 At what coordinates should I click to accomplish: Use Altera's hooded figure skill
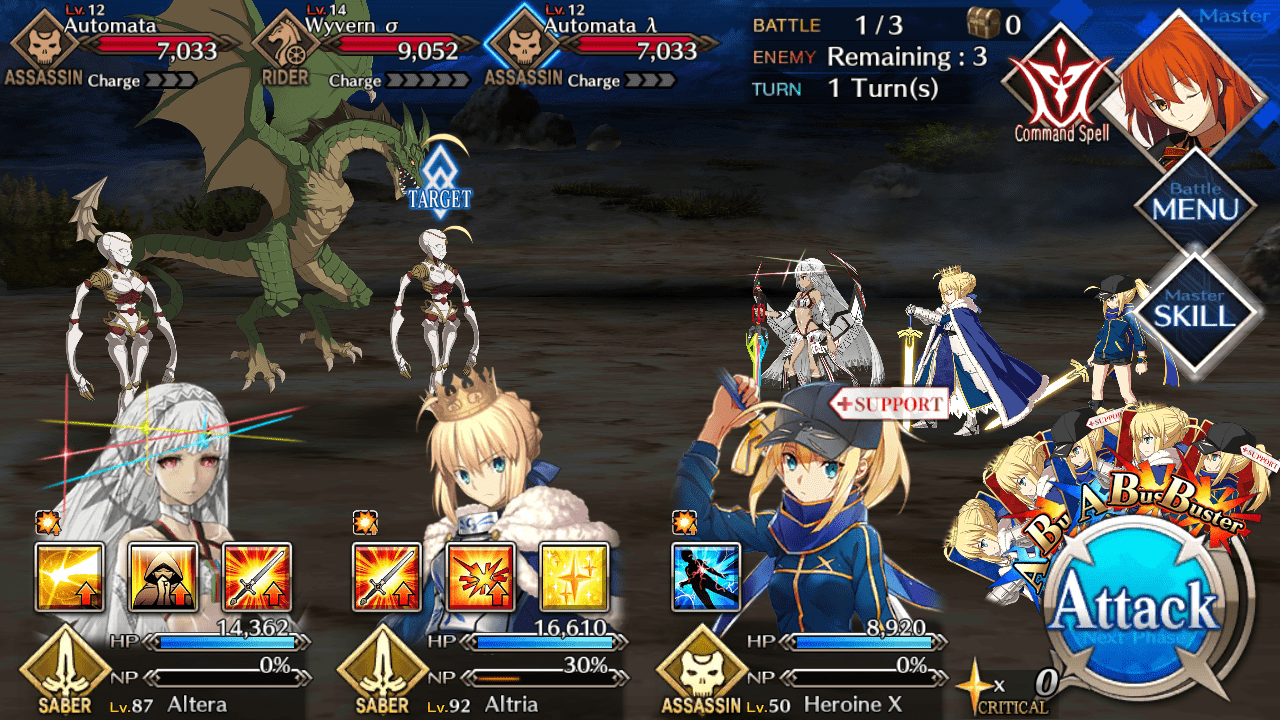coord(163,577)
